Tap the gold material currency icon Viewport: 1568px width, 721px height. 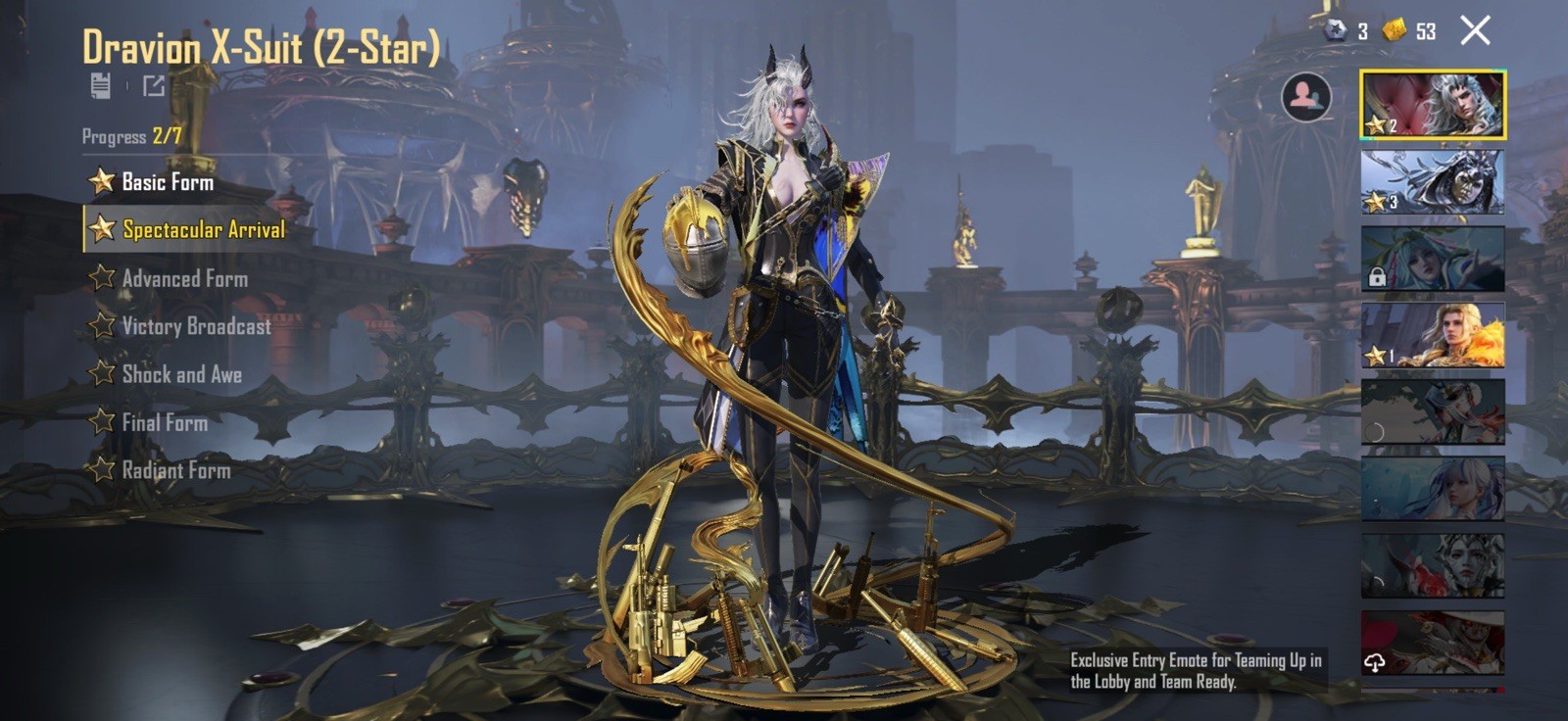click(1394, 30)
